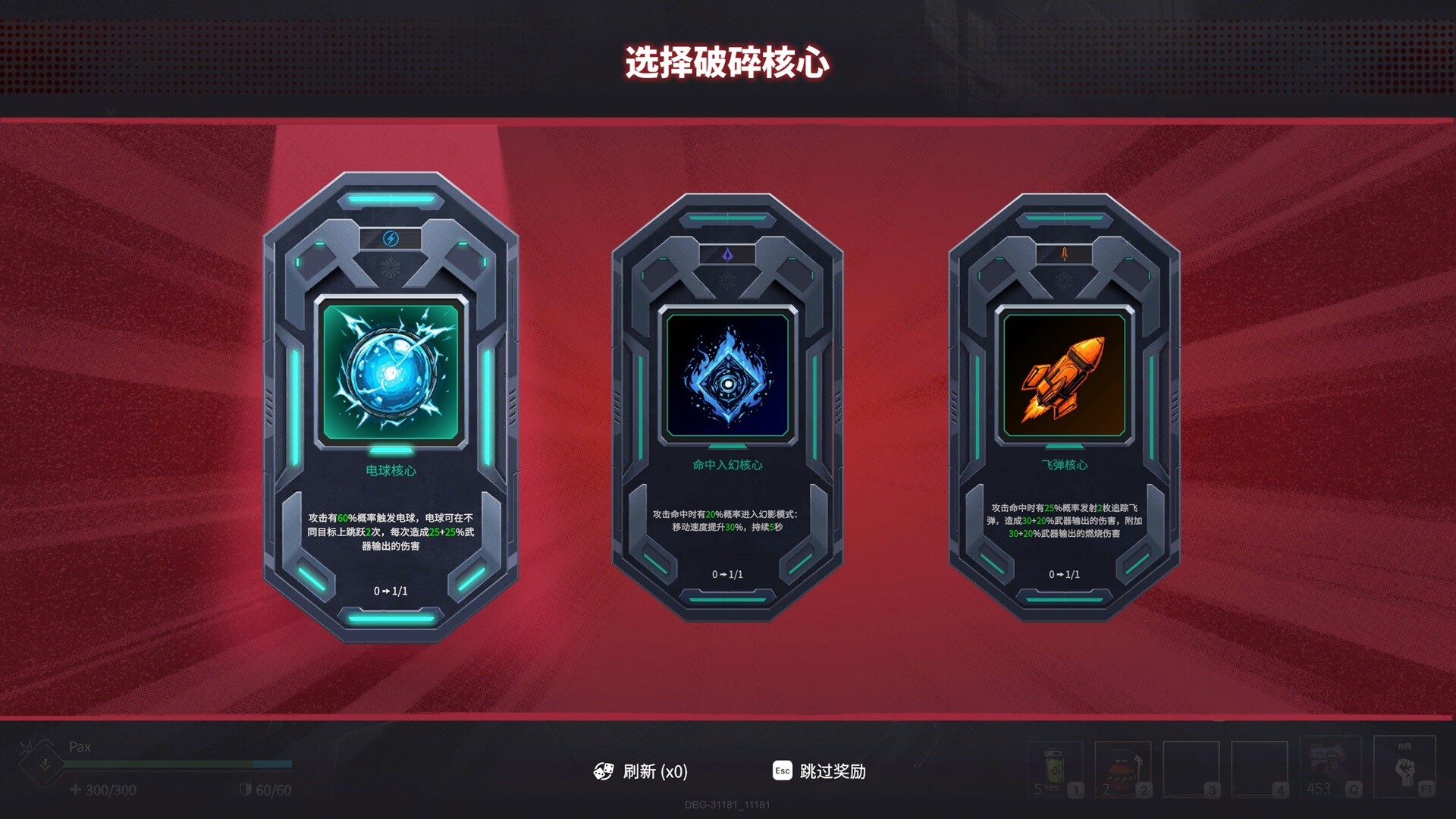Click the plus icon next to 300/300
This screenshot has height=819, width=1456.
tap(76, 789)
